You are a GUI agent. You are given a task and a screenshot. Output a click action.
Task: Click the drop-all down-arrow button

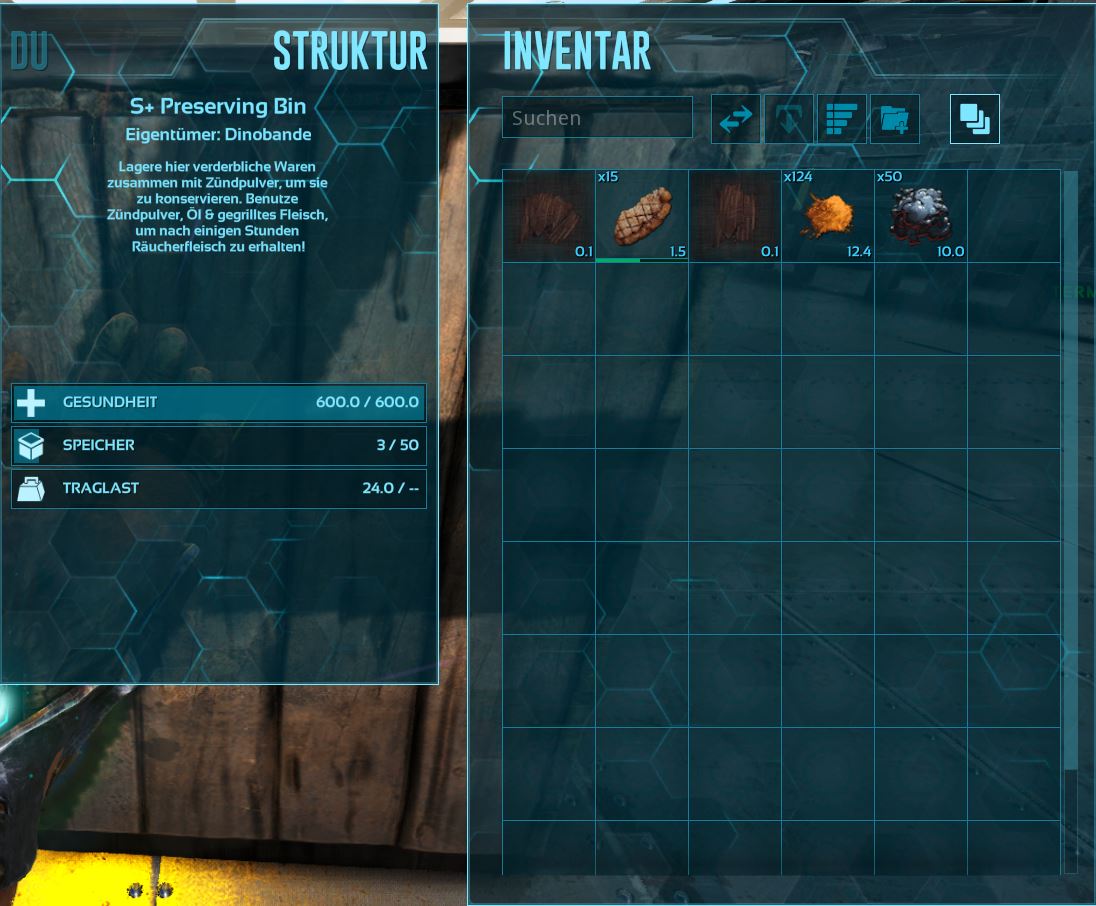[x=788, y=119]
